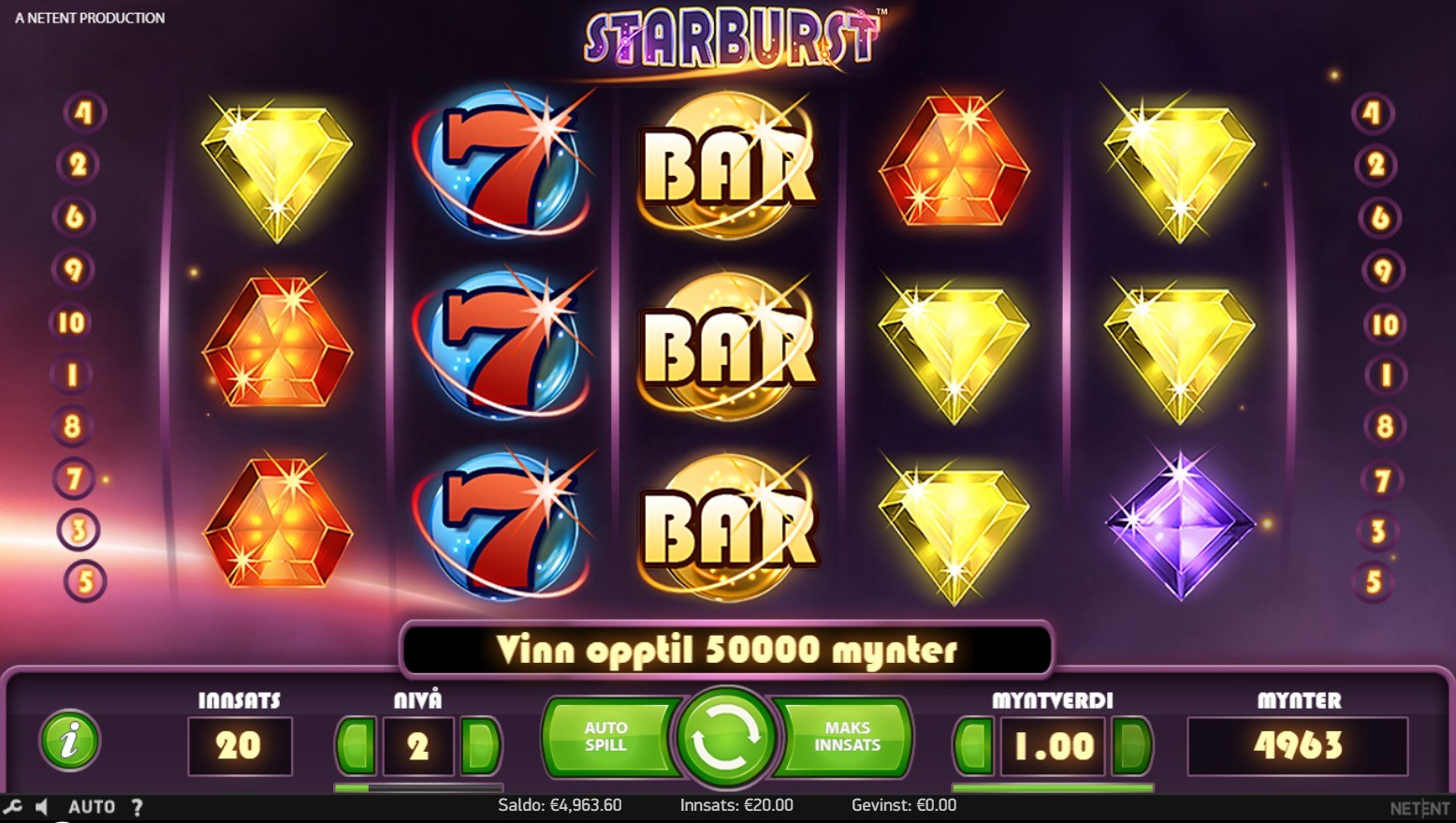Lower MYNTVERDI using the left arrow

pos(973,744)
